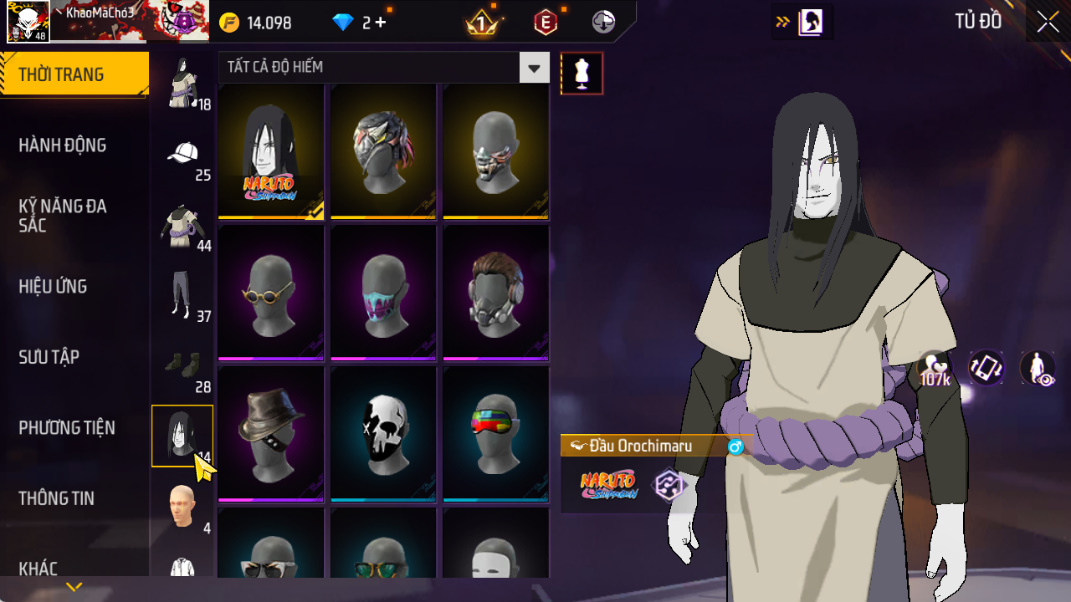This screenshot has width=1071, height=602.
Task: Add diamonds with the plus button
Action: 381,22
